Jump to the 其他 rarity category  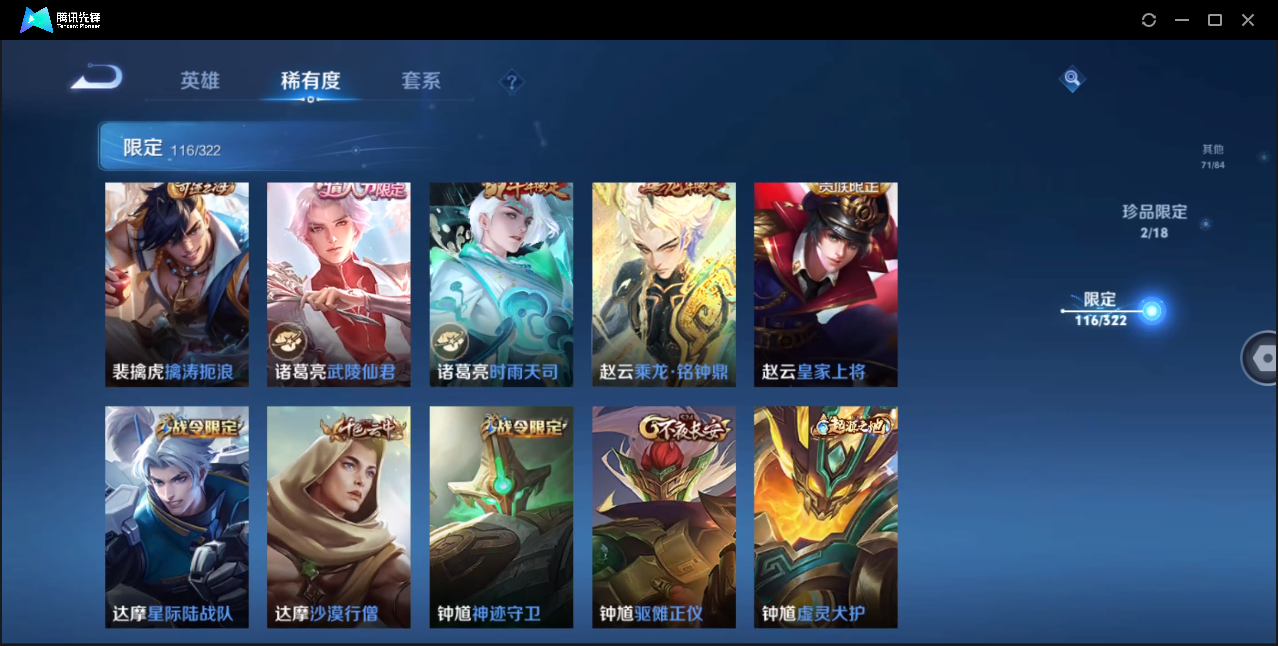pyautogui.click(x=1212, y=156)
